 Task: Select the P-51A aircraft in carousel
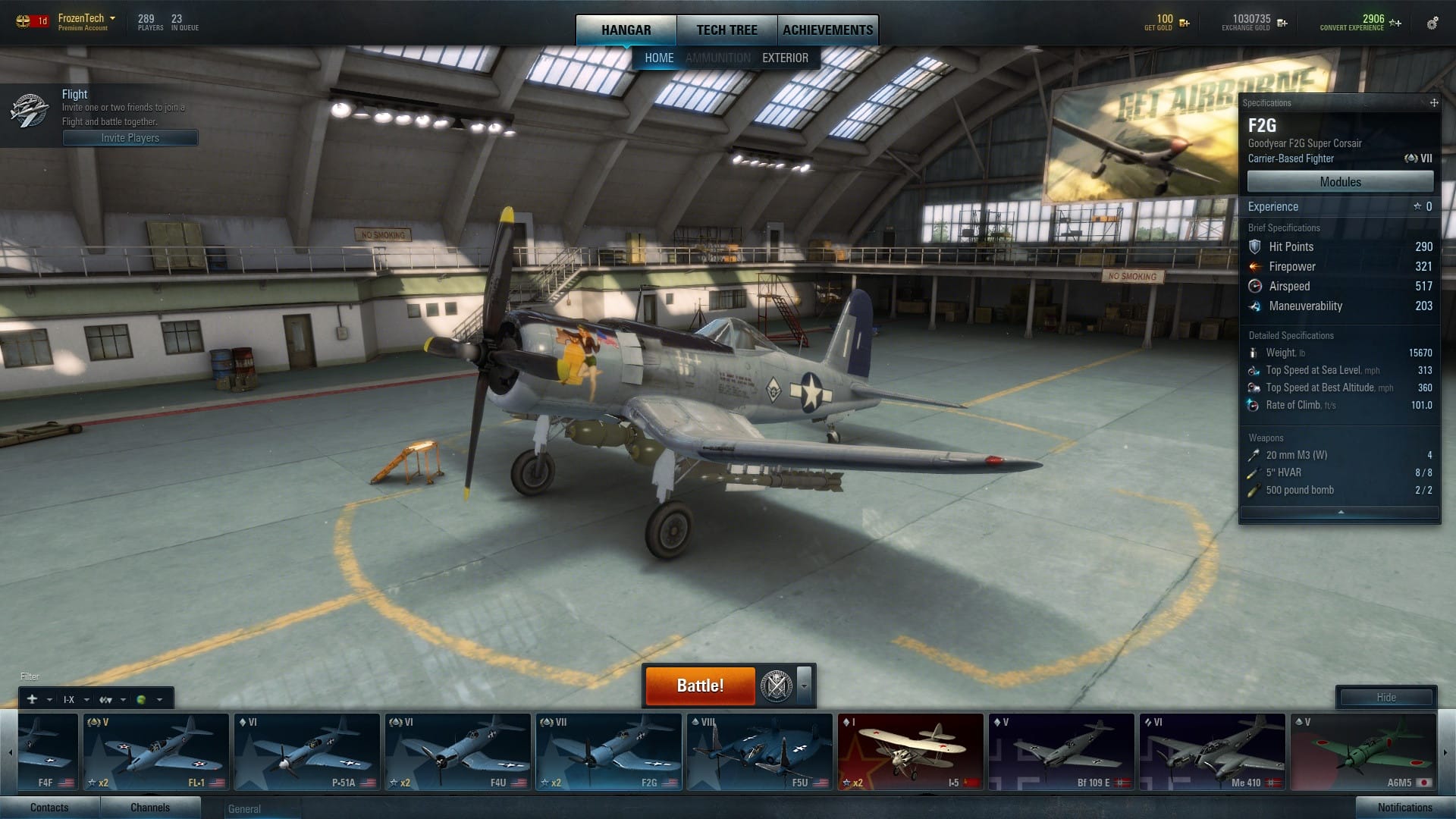pyautogui.click(x=306, y=752)
